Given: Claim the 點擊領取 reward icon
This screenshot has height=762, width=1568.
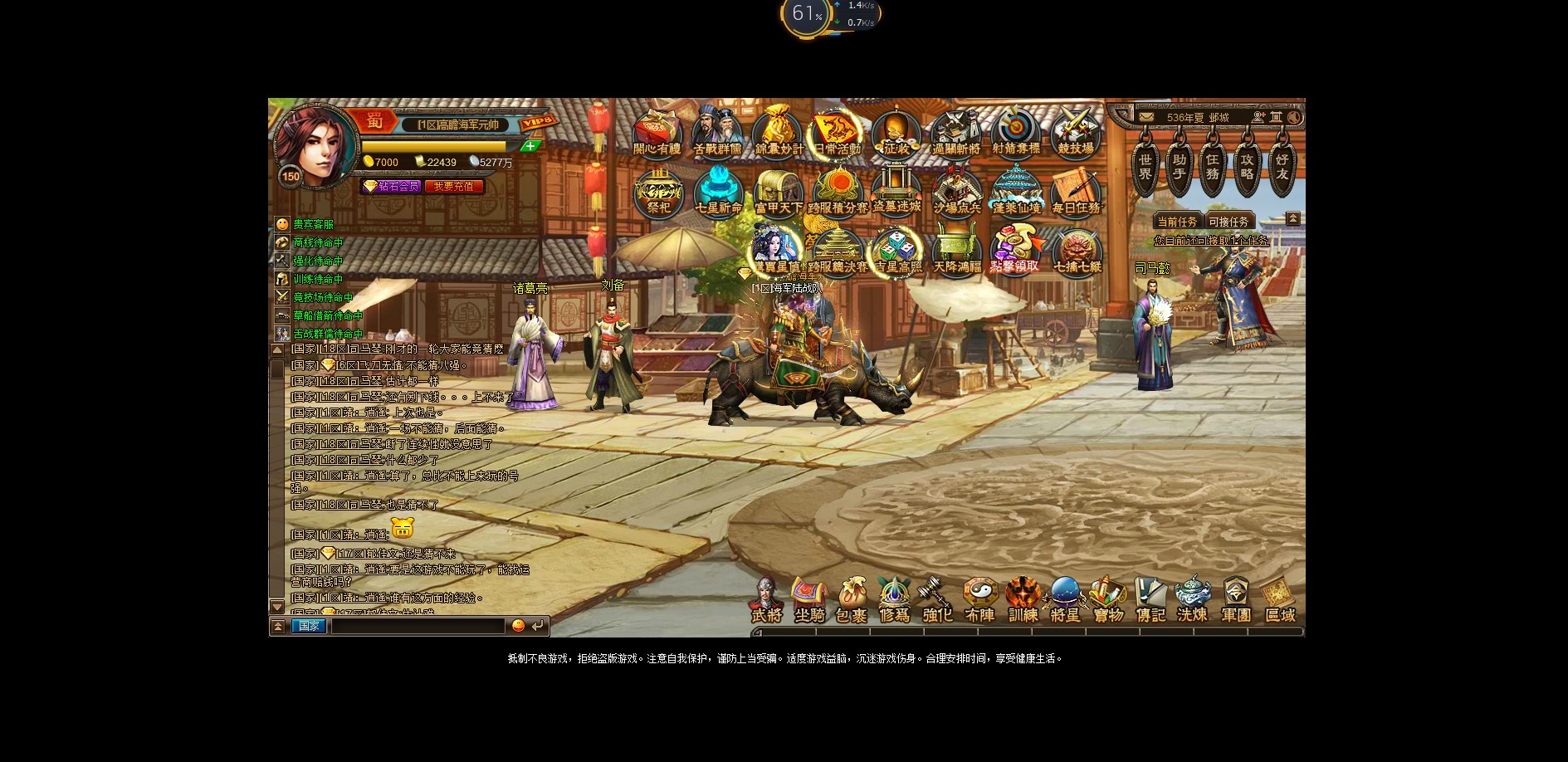Looking at the screenshot, I should click(1015, 252).
